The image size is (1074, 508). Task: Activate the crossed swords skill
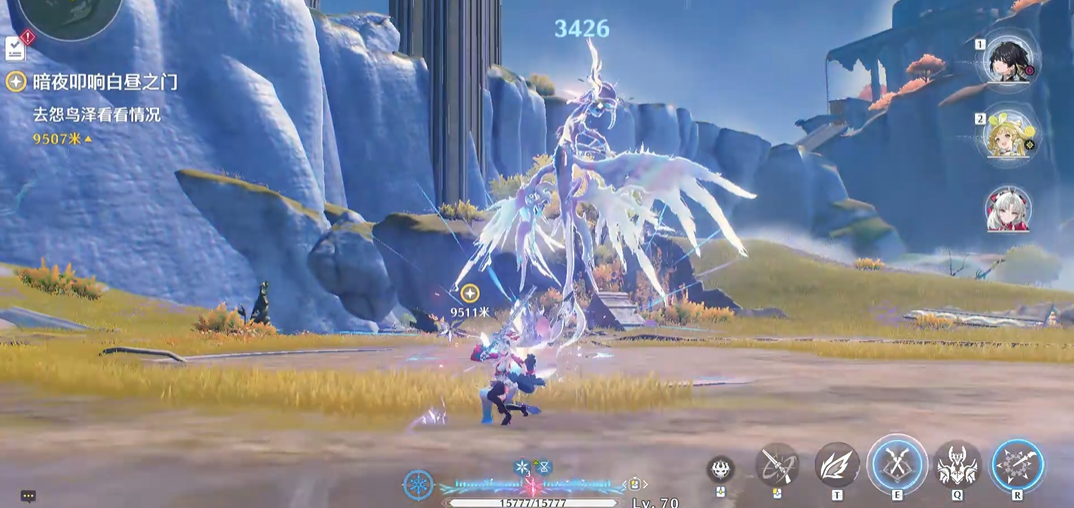[897, 465]
